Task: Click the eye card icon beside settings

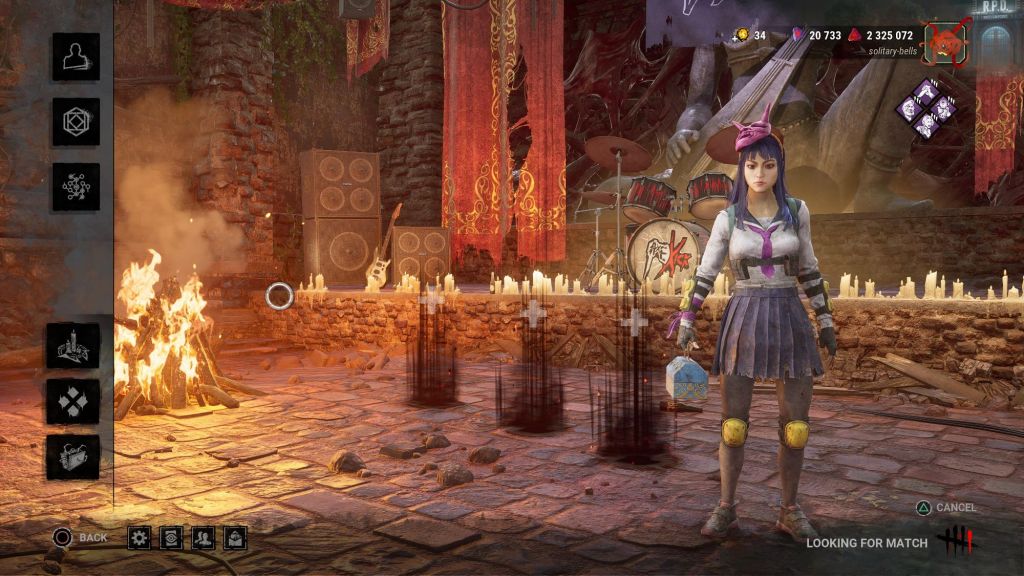Action: point(171,538)
